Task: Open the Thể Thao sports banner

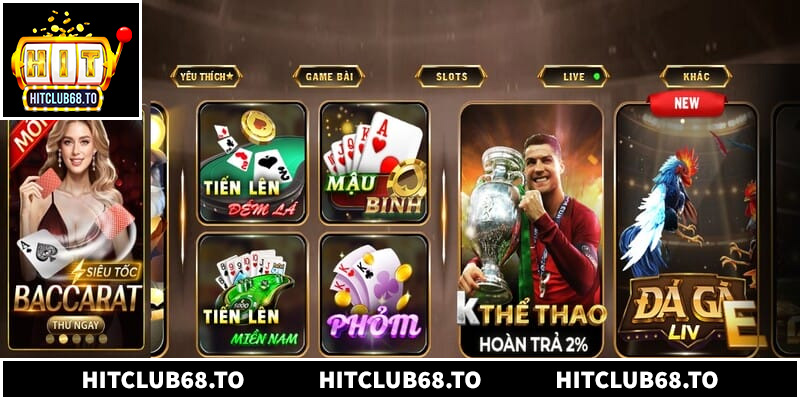Action: click(532, 230)
